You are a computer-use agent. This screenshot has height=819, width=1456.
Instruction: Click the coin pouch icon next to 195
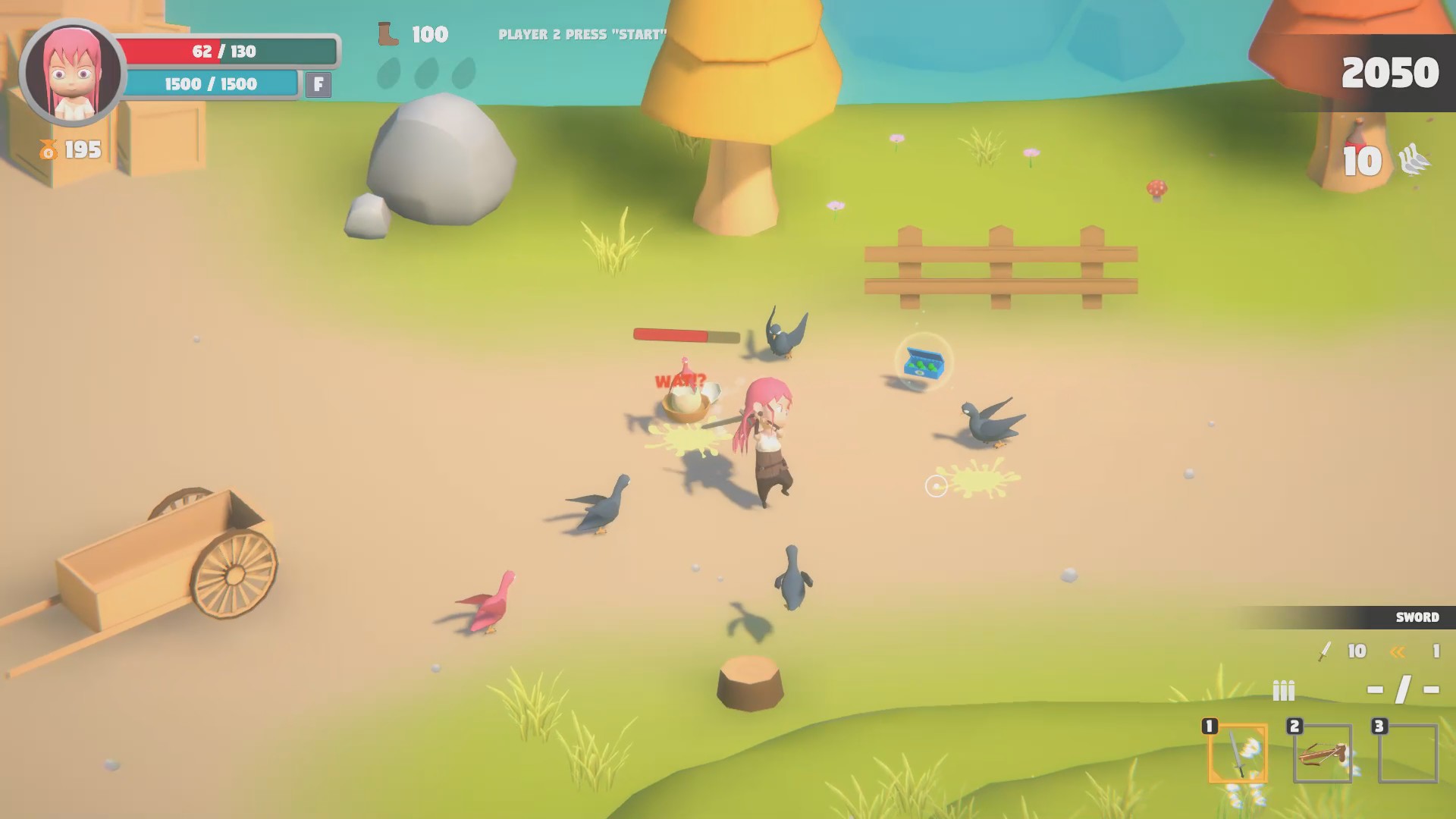49,150
